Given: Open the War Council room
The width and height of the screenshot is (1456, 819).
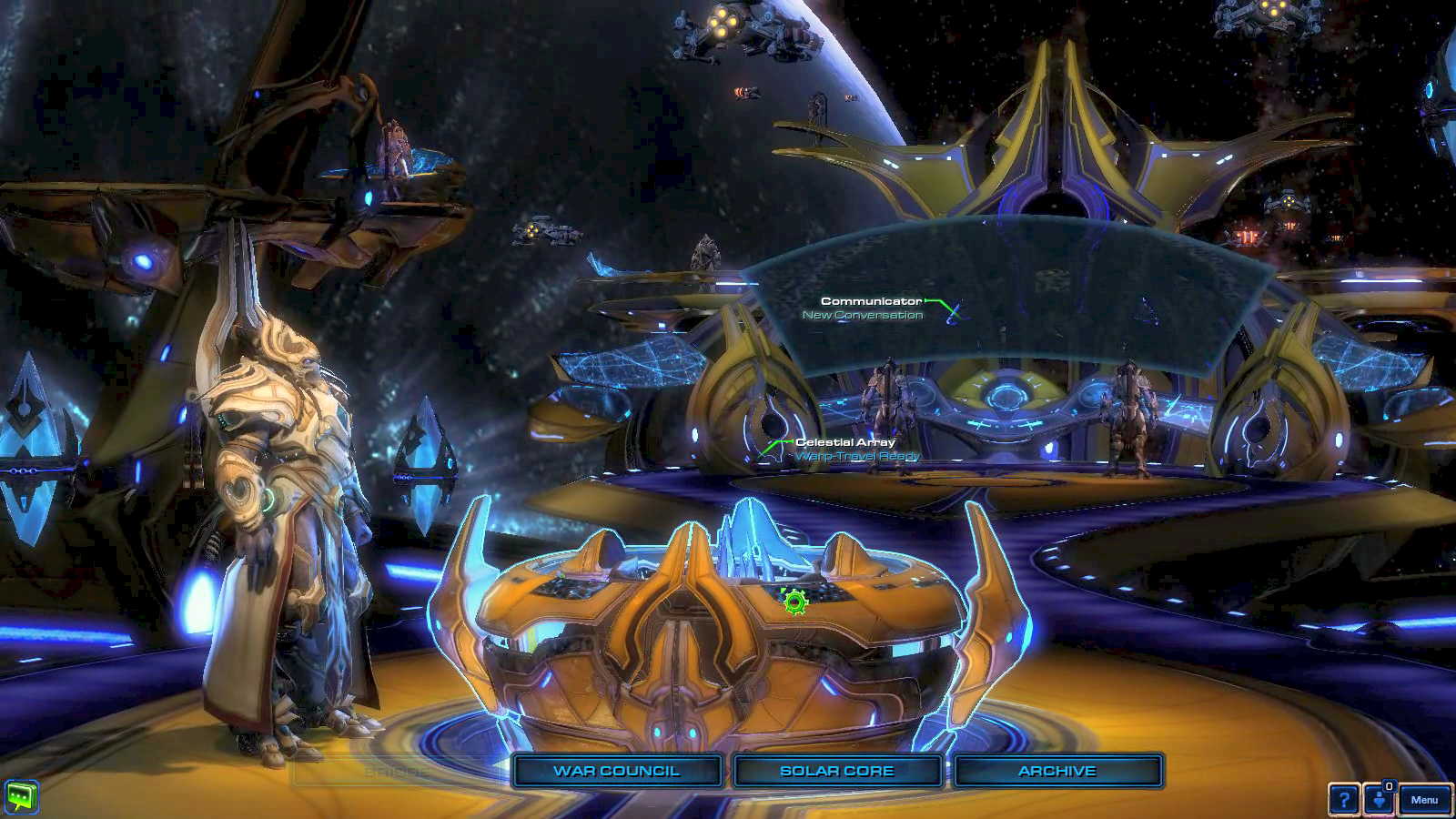Looking at the screenshot, I should (x=617, y=771).
